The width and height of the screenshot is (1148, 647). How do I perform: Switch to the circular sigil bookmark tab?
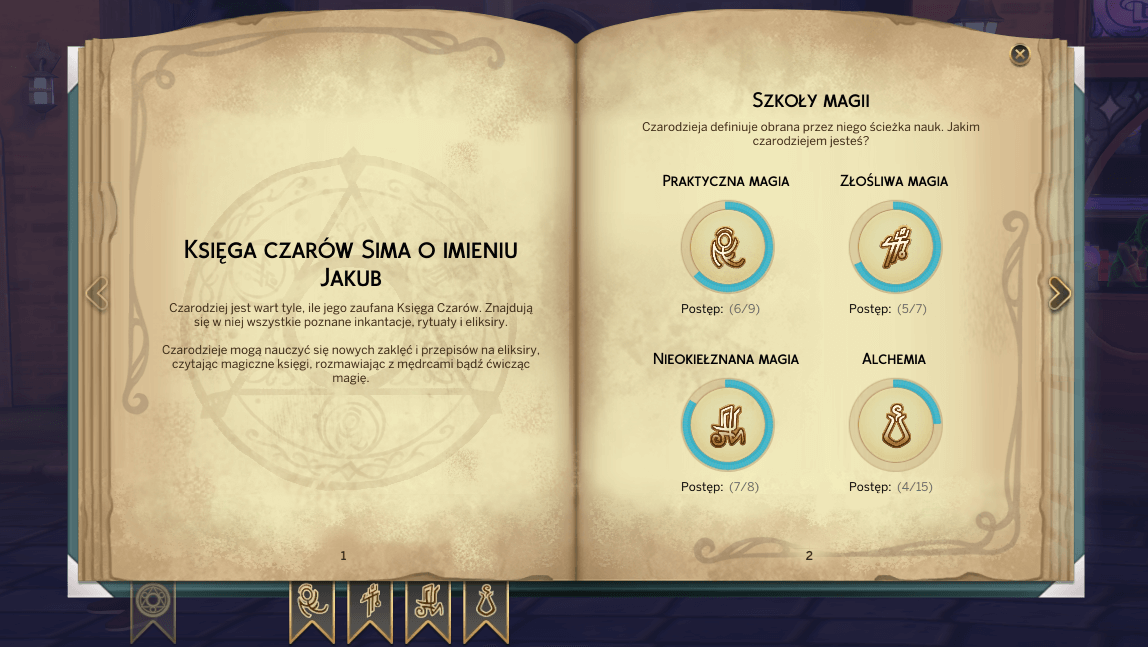153,603
